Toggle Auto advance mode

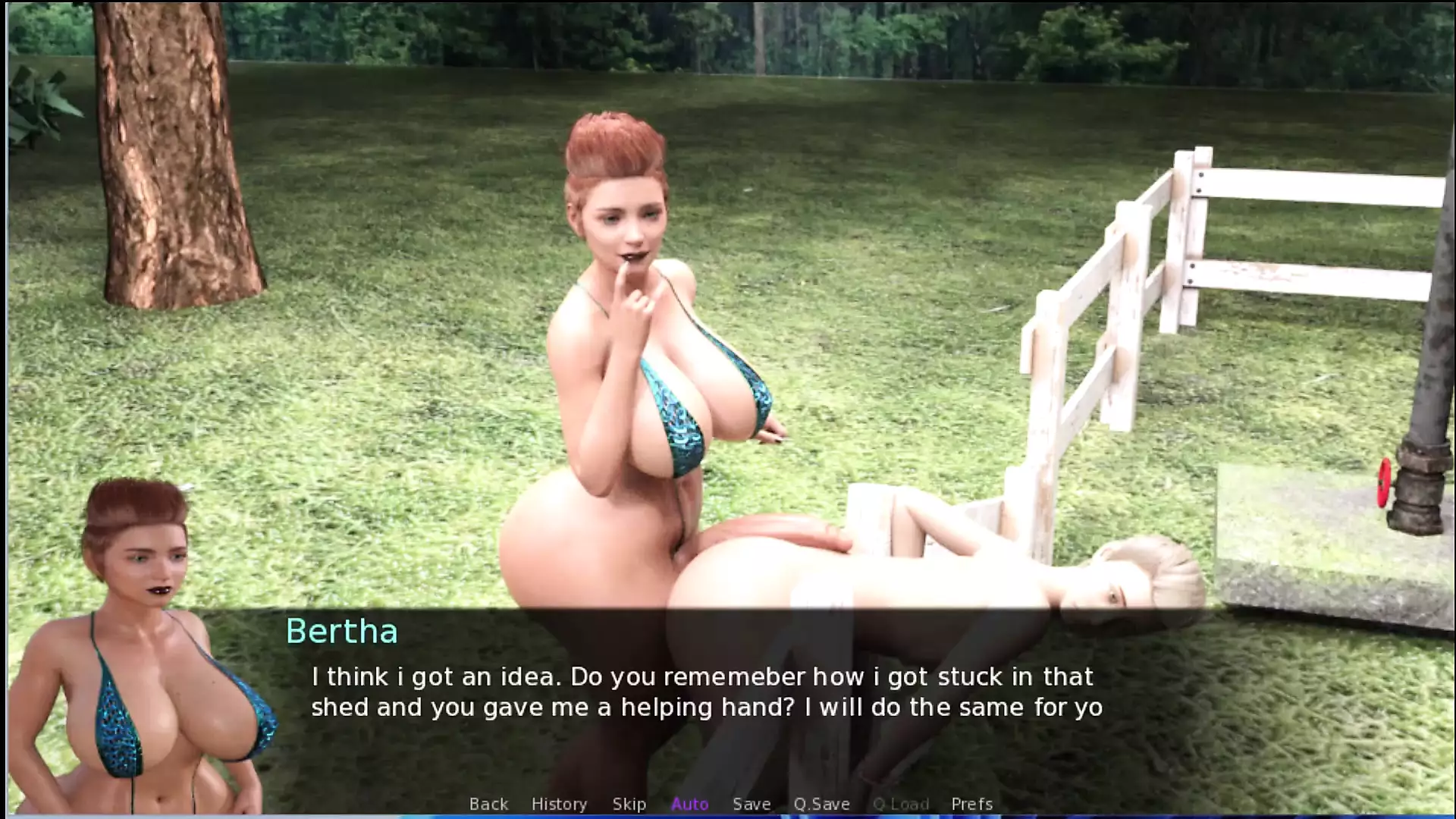coord(689,804)
